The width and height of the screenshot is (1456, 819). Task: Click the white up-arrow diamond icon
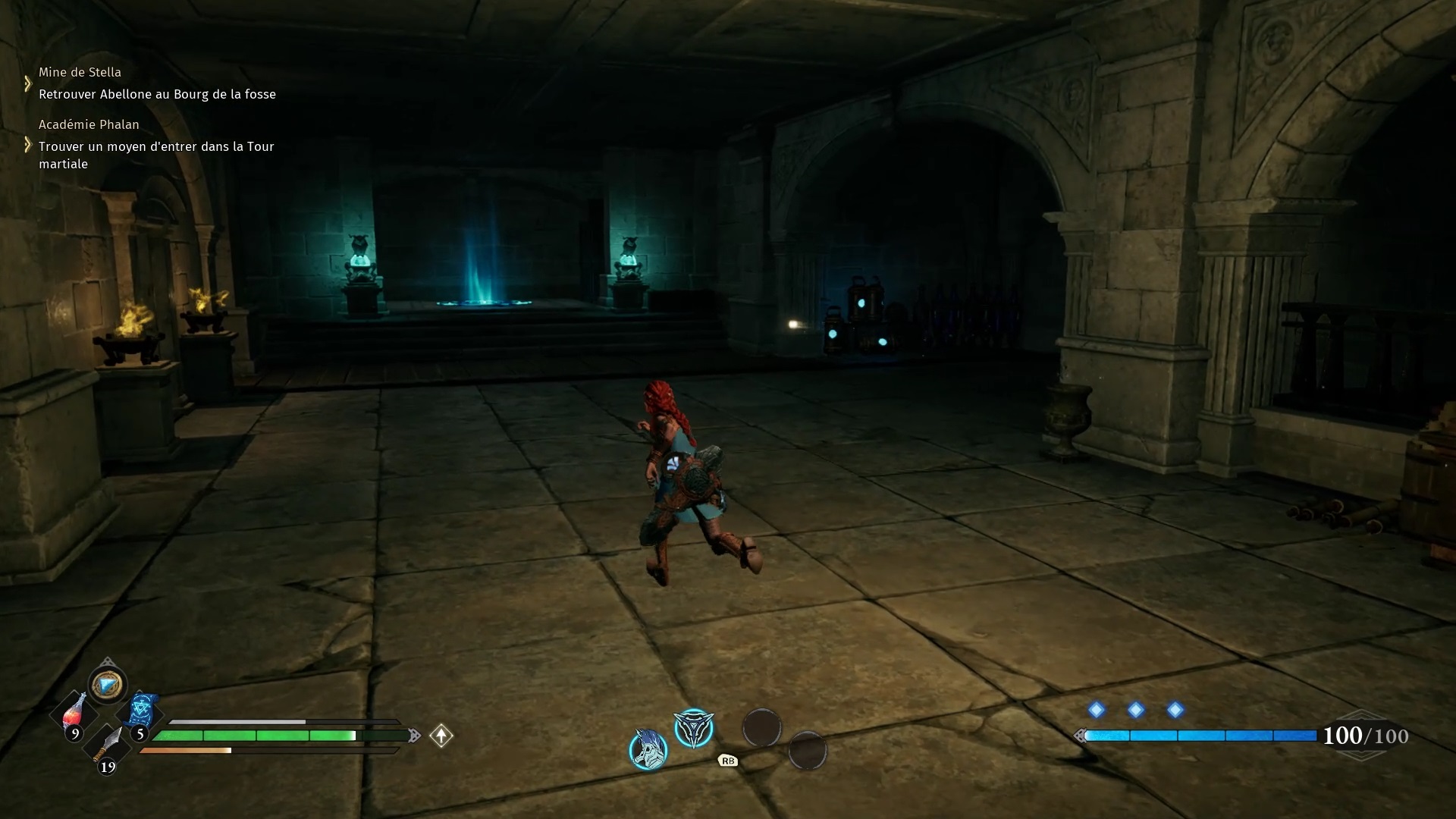[441, 736]
